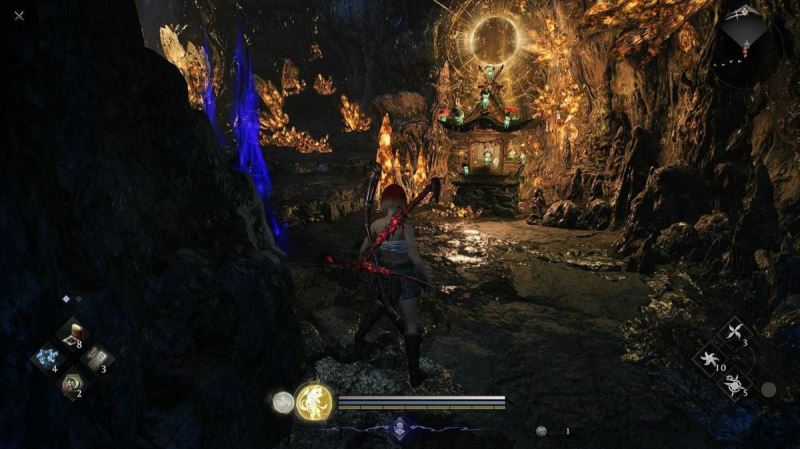This screenshot has height=449, width=800.
Task: Select the gray tablet item with count 3
Action: click(x=97, y=358)
